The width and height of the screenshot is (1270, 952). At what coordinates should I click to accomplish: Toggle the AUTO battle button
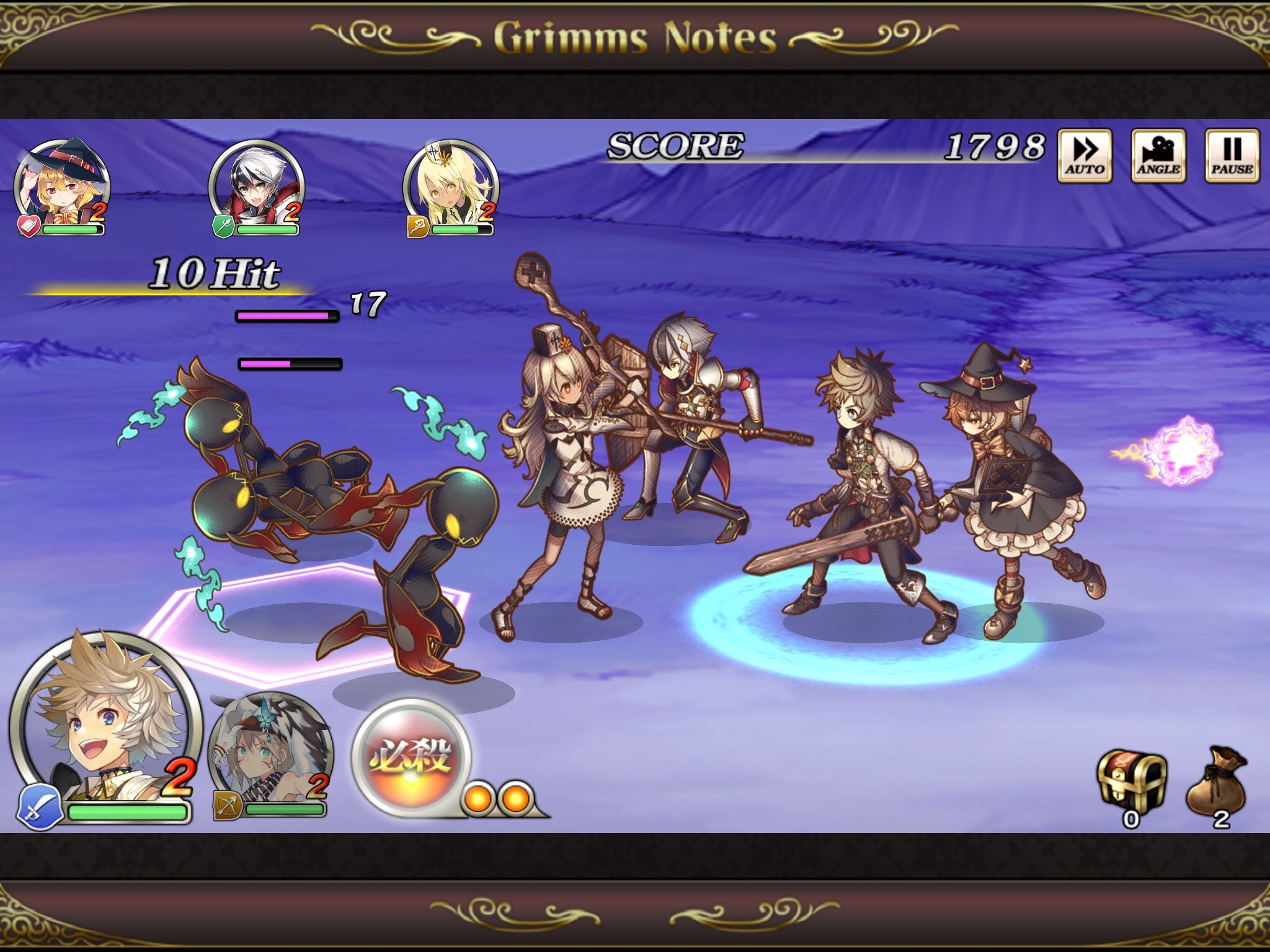pyautogui.click(x=1085, y=156)
